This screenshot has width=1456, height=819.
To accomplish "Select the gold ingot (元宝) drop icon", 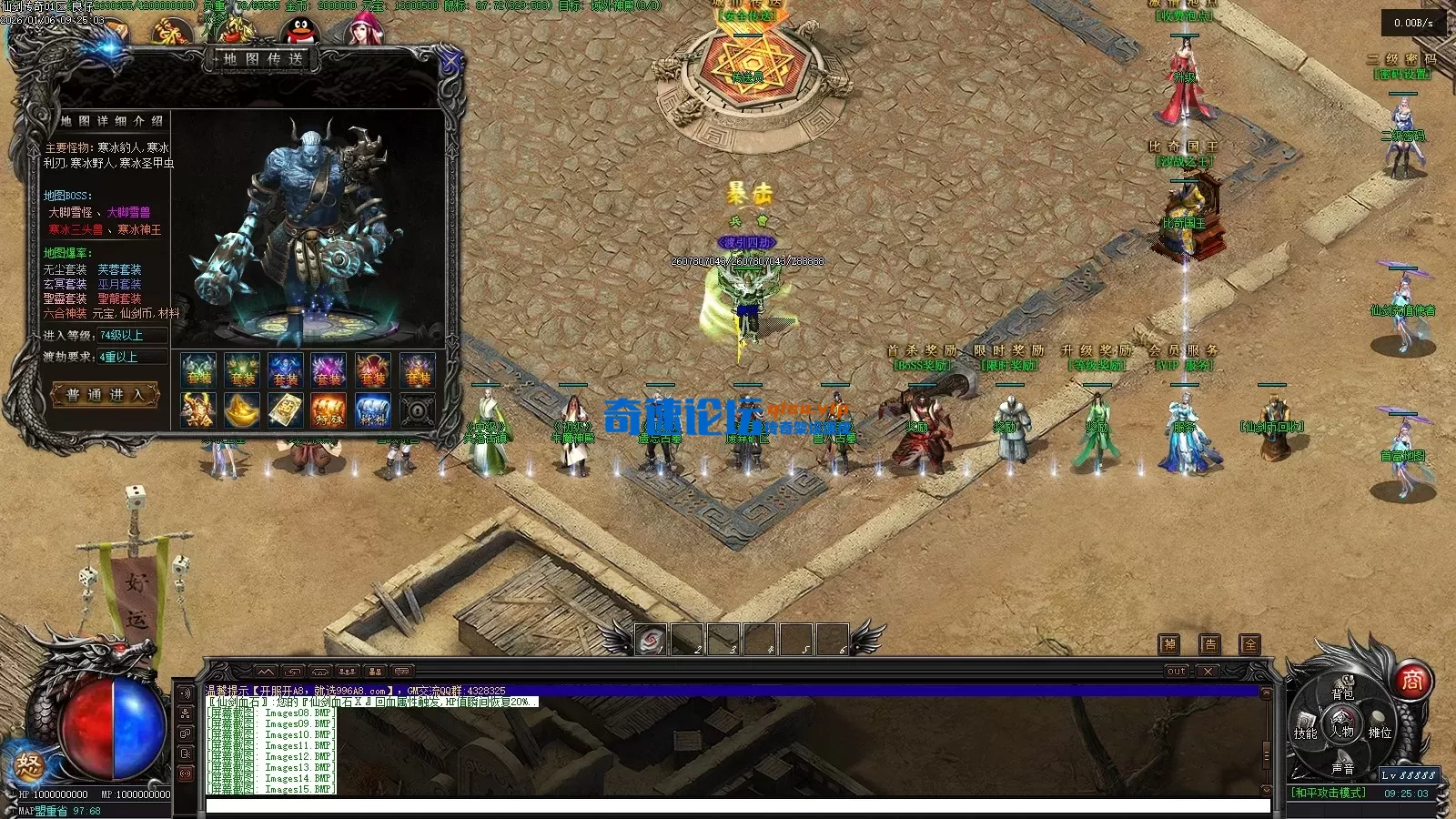I will [x=242, y=409].
